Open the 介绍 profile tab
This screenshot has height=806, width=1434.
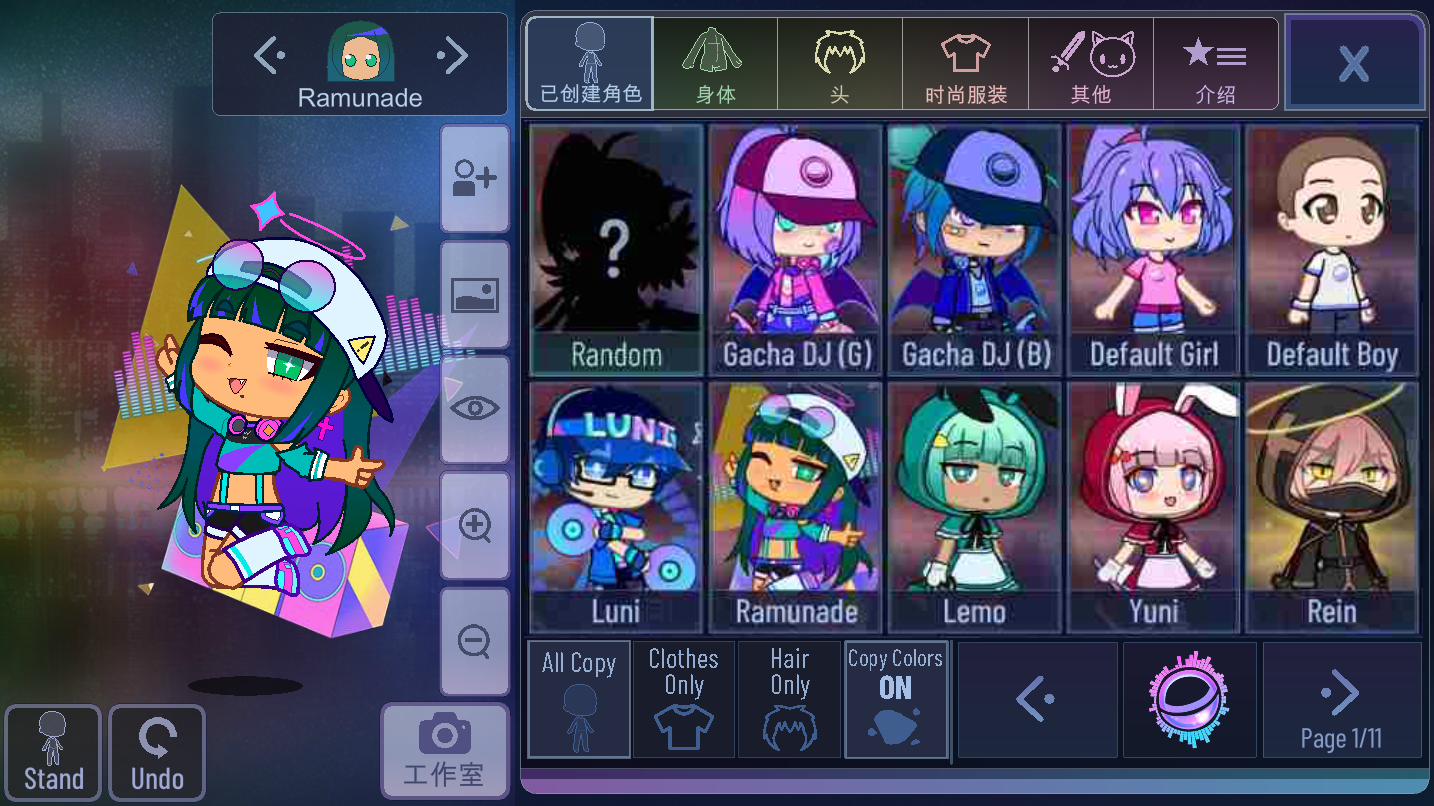pos(1215,63)
